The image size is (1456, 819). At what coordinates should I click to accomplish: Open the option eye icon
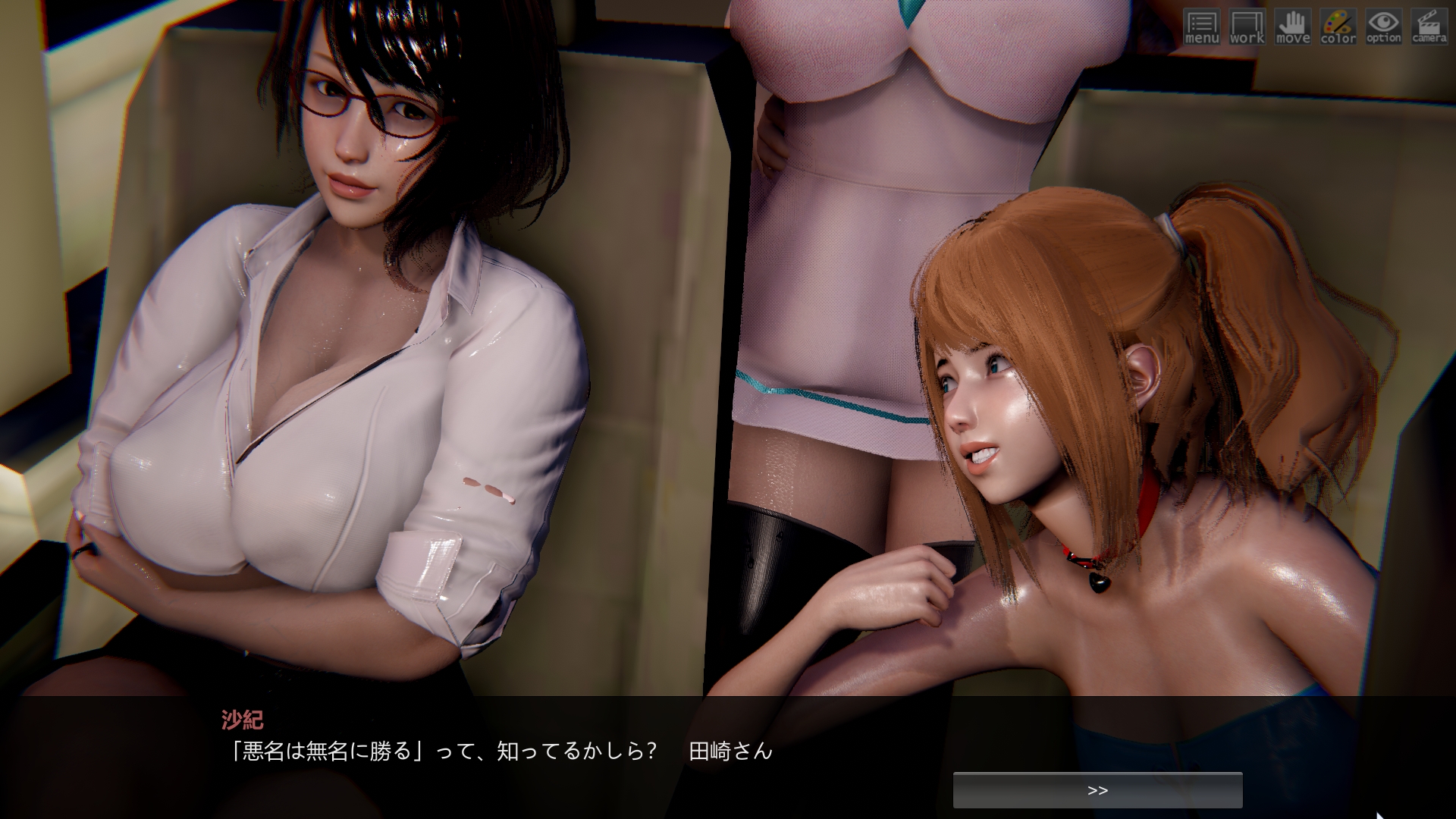point(1383,27)
